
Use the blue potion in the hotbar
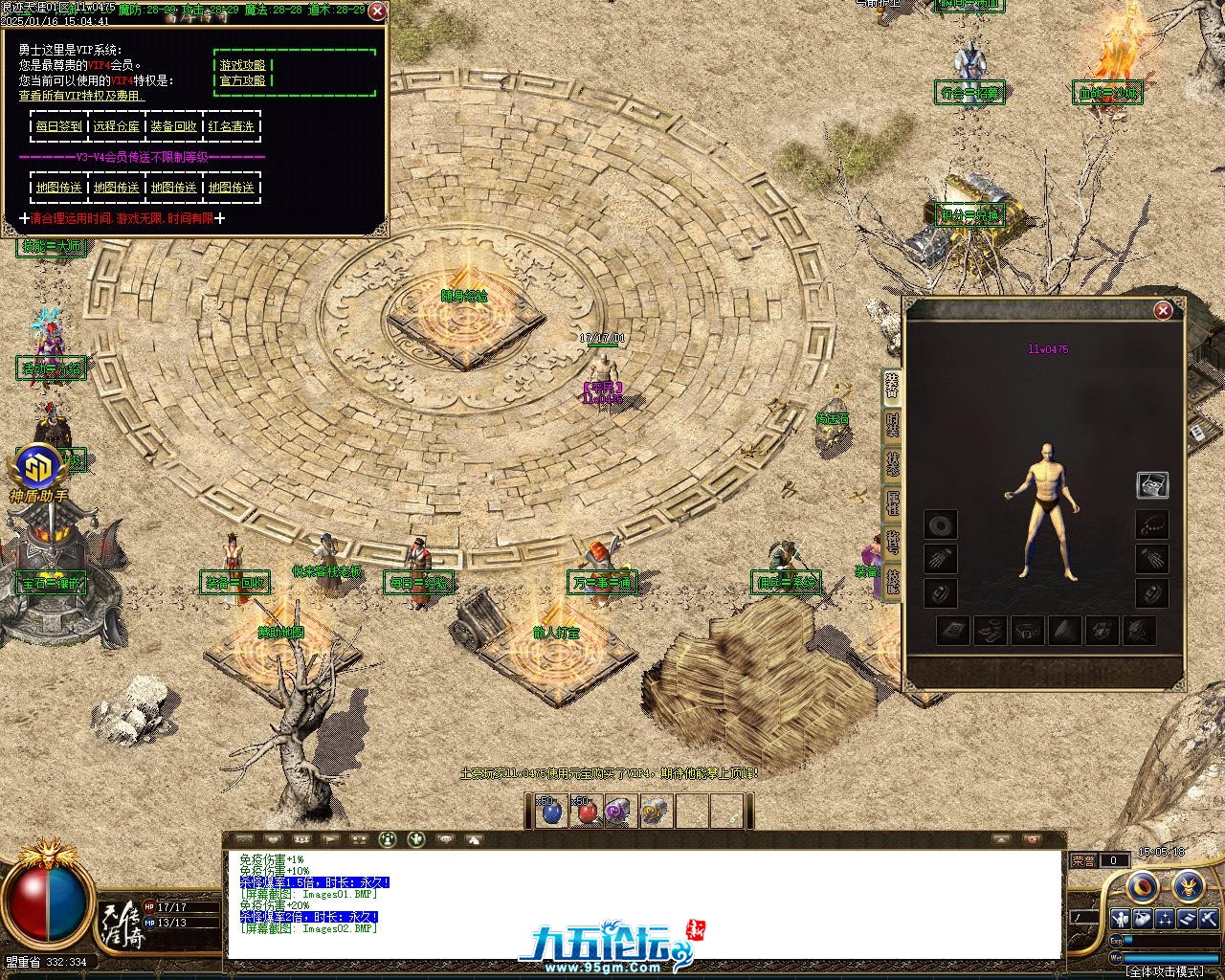pos(551,813)
